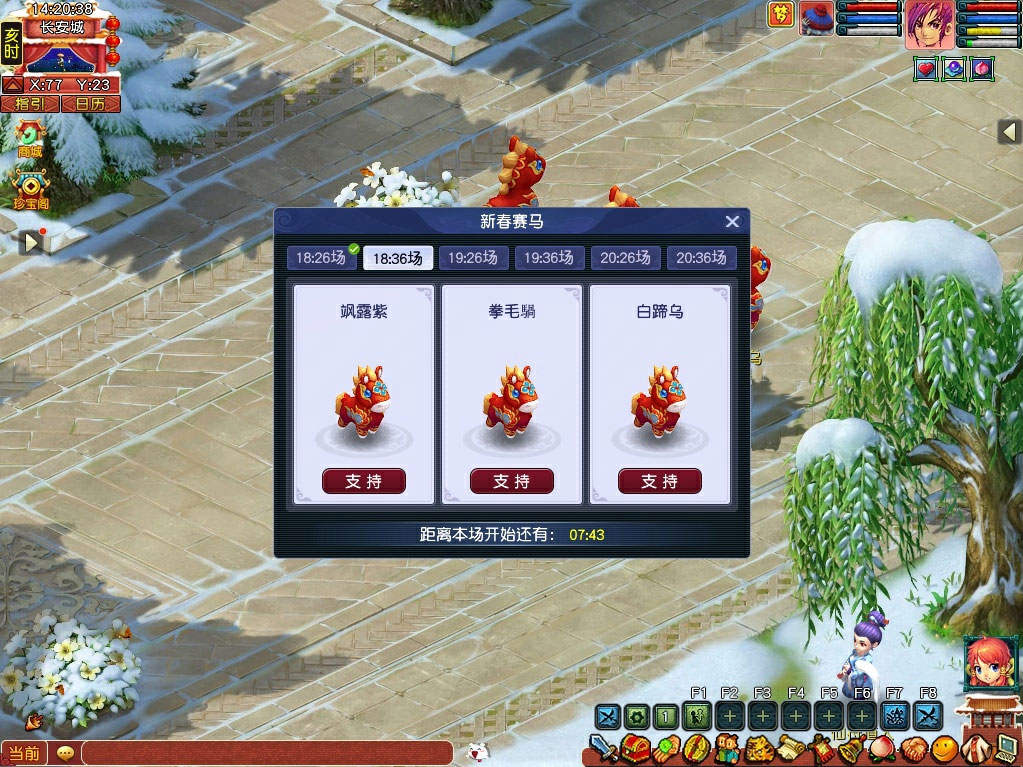Expand the side panel with left arrow
1023x767 pixels.
tap(1009, 131)
